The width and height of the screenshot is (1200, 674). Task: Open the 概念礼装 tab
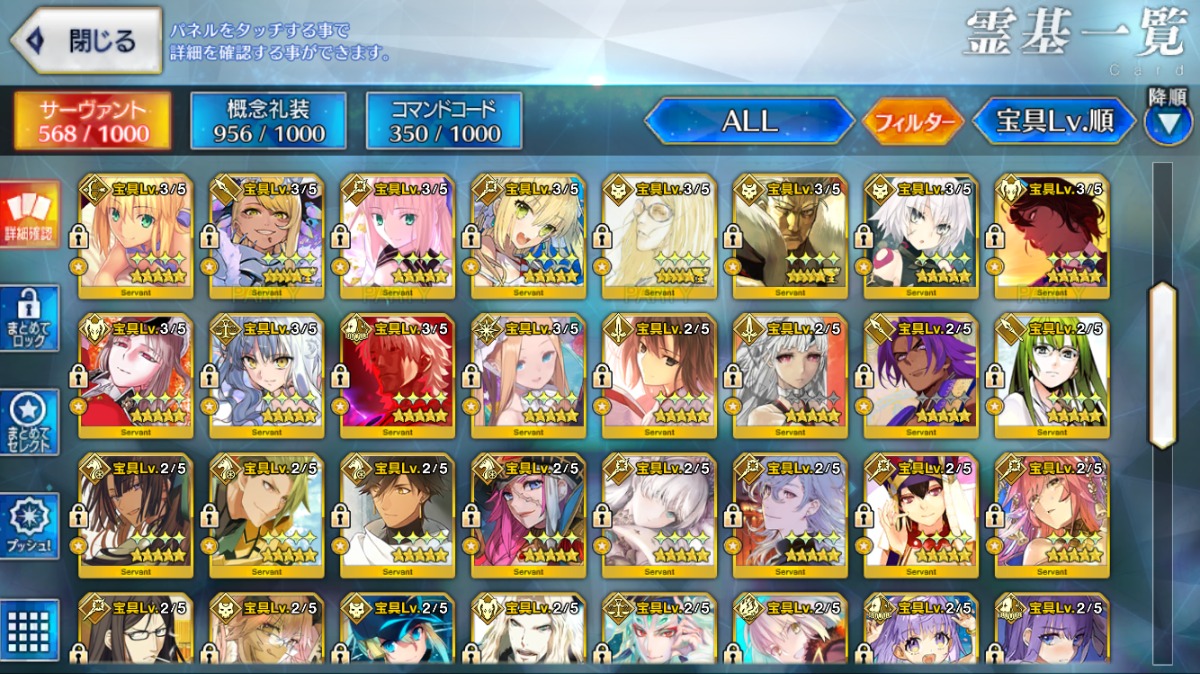pos(268,122)
